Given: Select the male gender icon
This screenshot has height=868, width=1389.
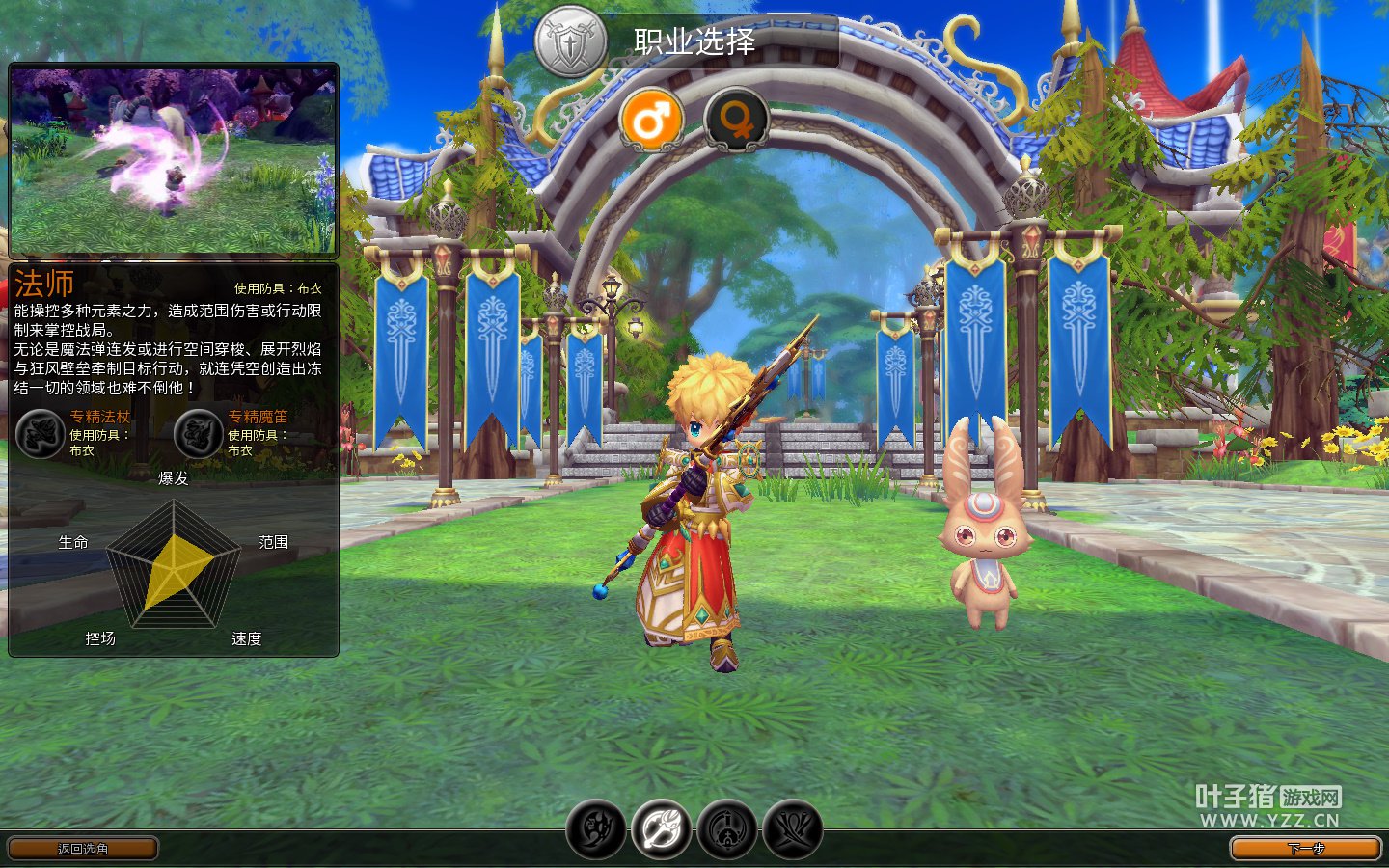Looking at the screenshot, I should pyautogui.click(x=652, y=121).
